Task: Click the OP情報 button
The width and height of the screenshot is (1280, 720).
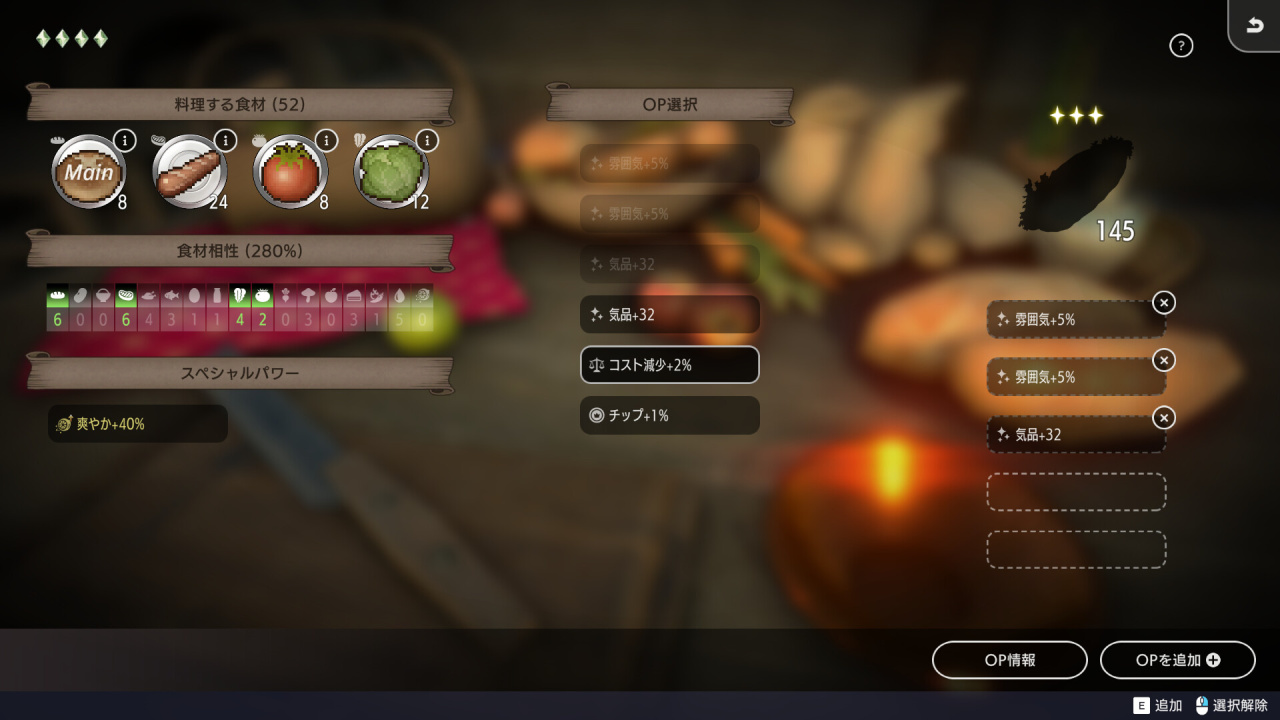Action: pyautogui.click(x=1009, y=660)
